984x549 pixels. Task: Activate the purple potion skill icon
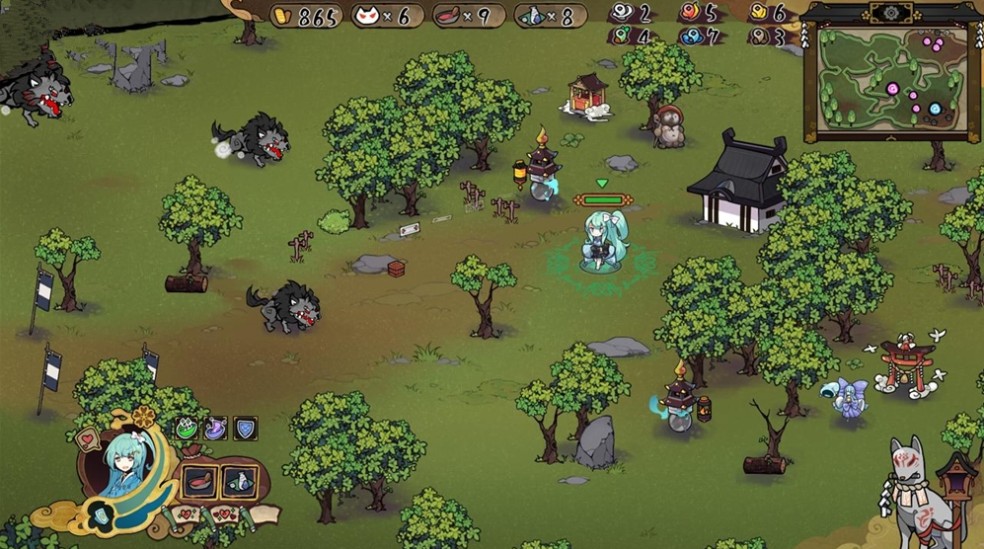coord(215,429)
